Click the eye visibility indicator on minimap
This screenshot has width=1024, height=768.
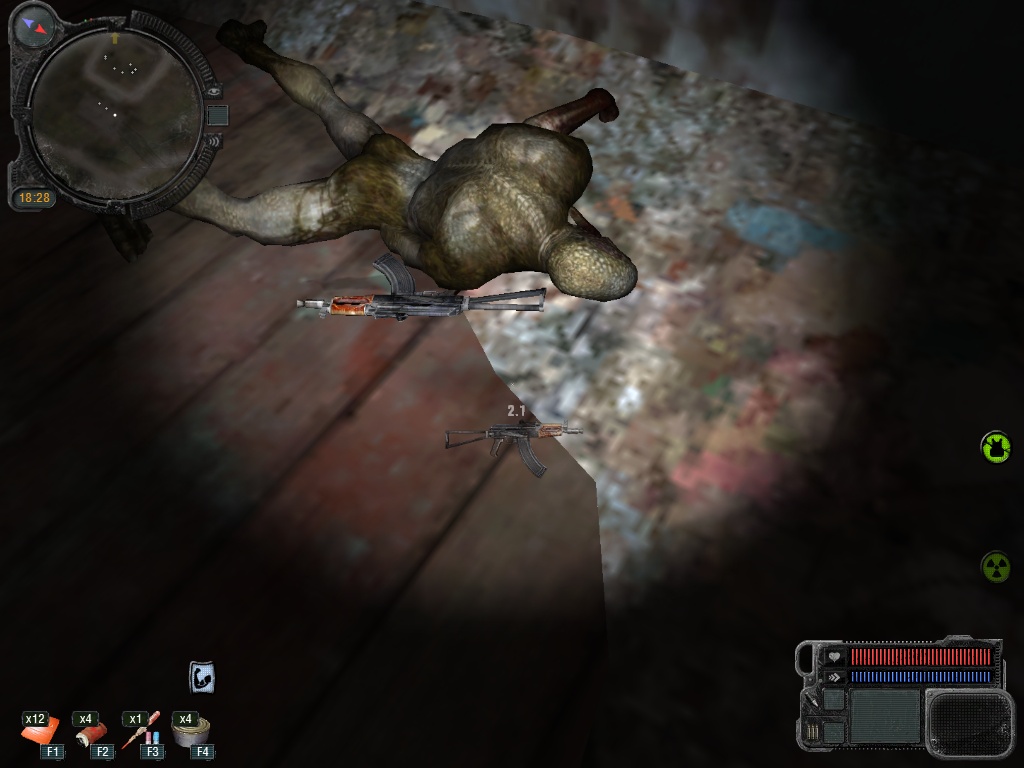(213, 90)
